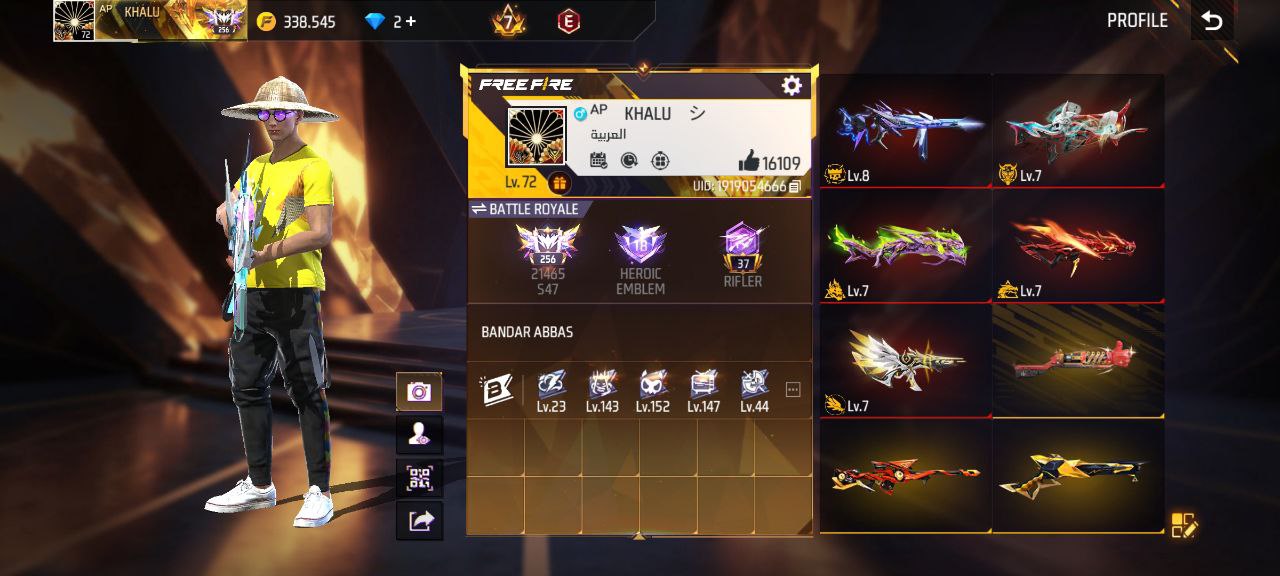The width and height of the screenshot is (1280, 576).
Task: Share profile with the arrow button
Action: point(419,520)
